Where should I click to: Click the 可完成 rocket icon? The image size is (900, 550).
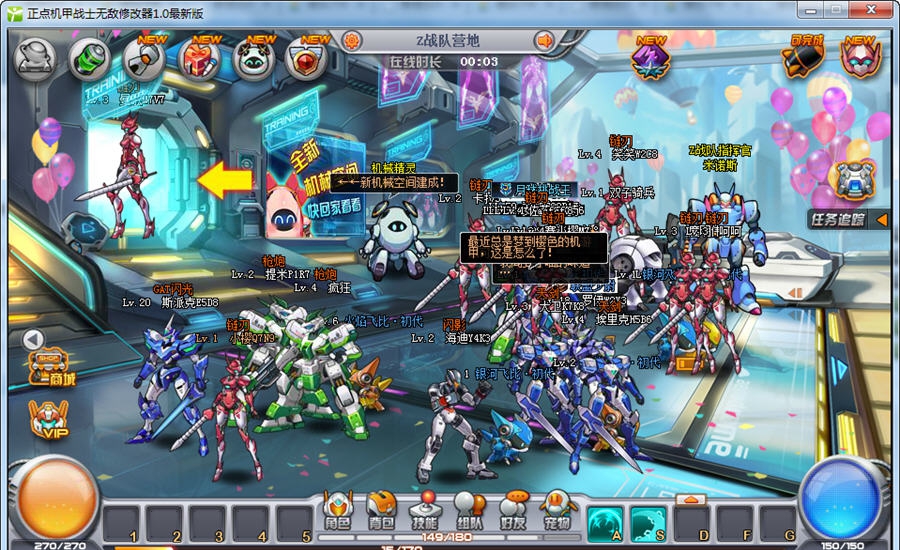804,59
